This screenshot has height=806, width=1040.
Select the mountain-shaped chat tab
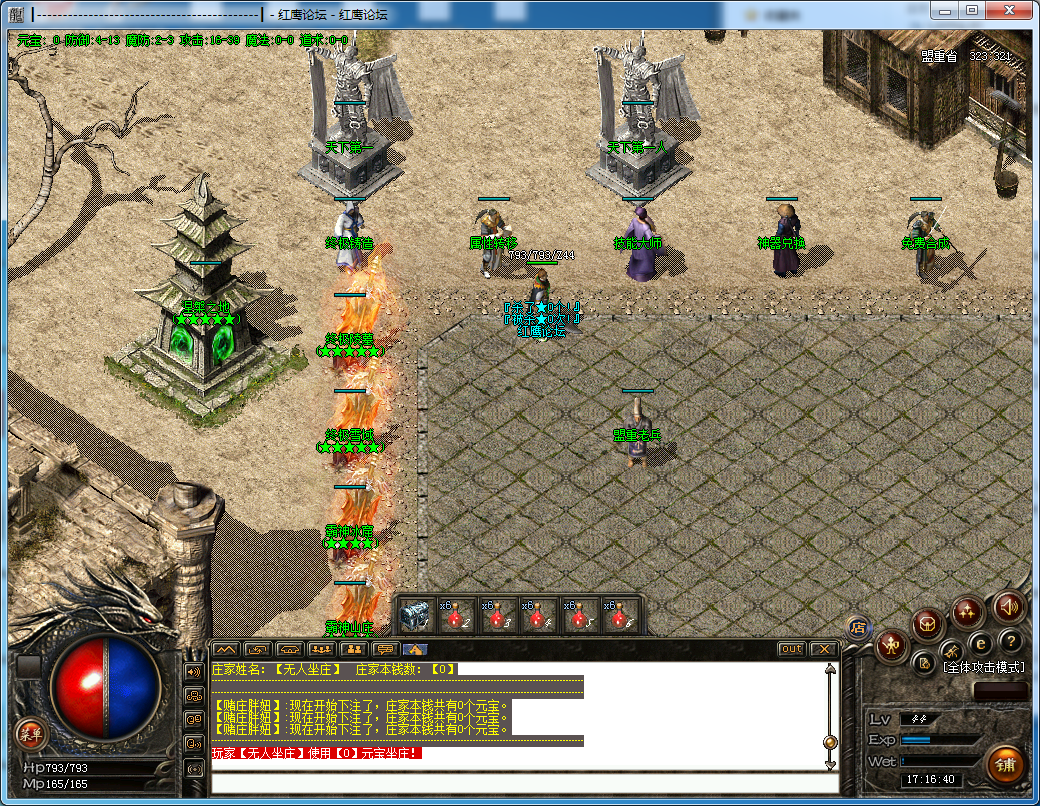click(226, 649)
